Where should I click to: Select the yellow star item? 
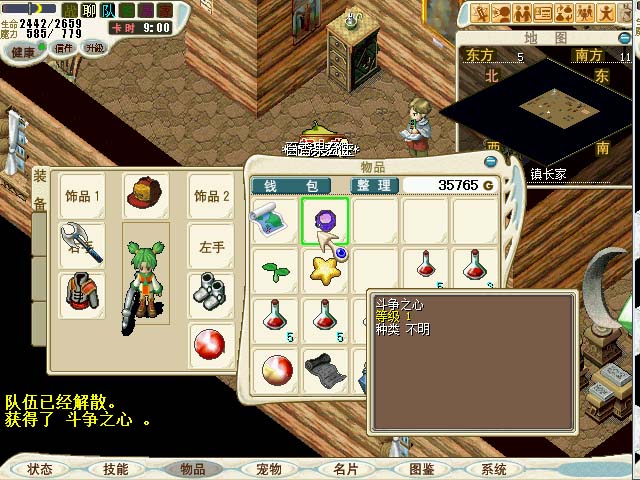pos(325,270)
